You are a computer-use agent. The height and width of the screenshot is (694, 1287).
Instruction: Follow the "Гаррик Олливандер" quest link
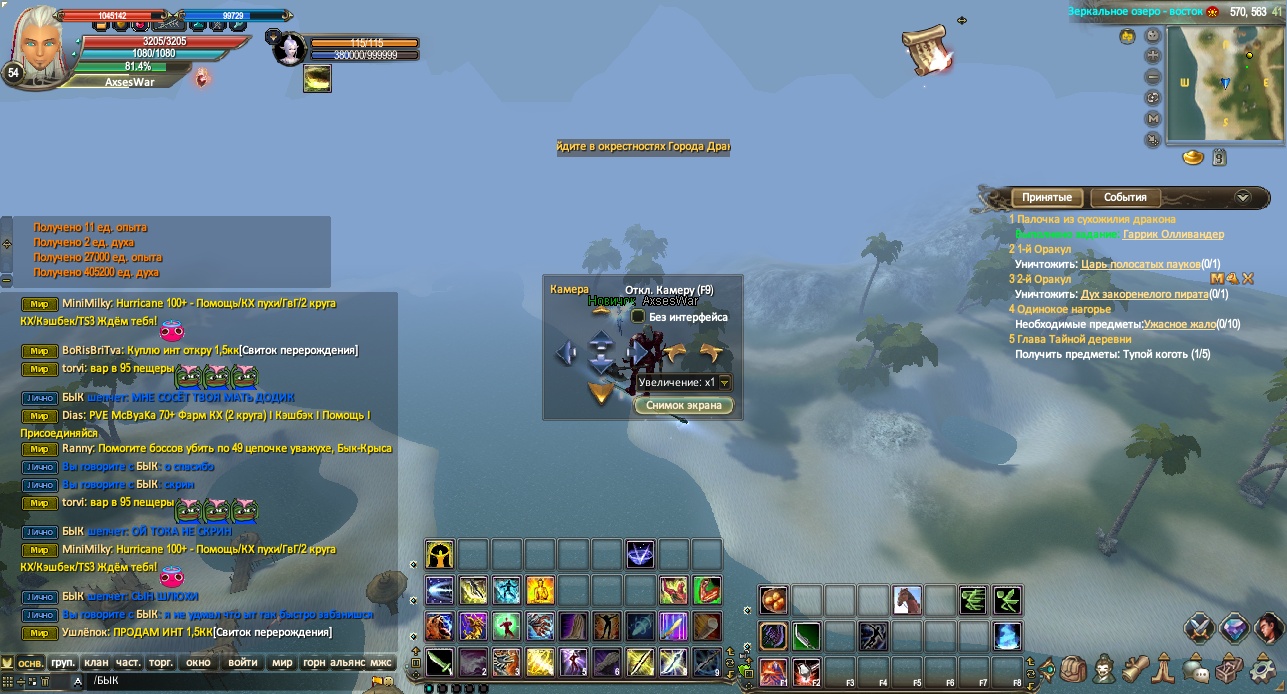[1173, 234]
